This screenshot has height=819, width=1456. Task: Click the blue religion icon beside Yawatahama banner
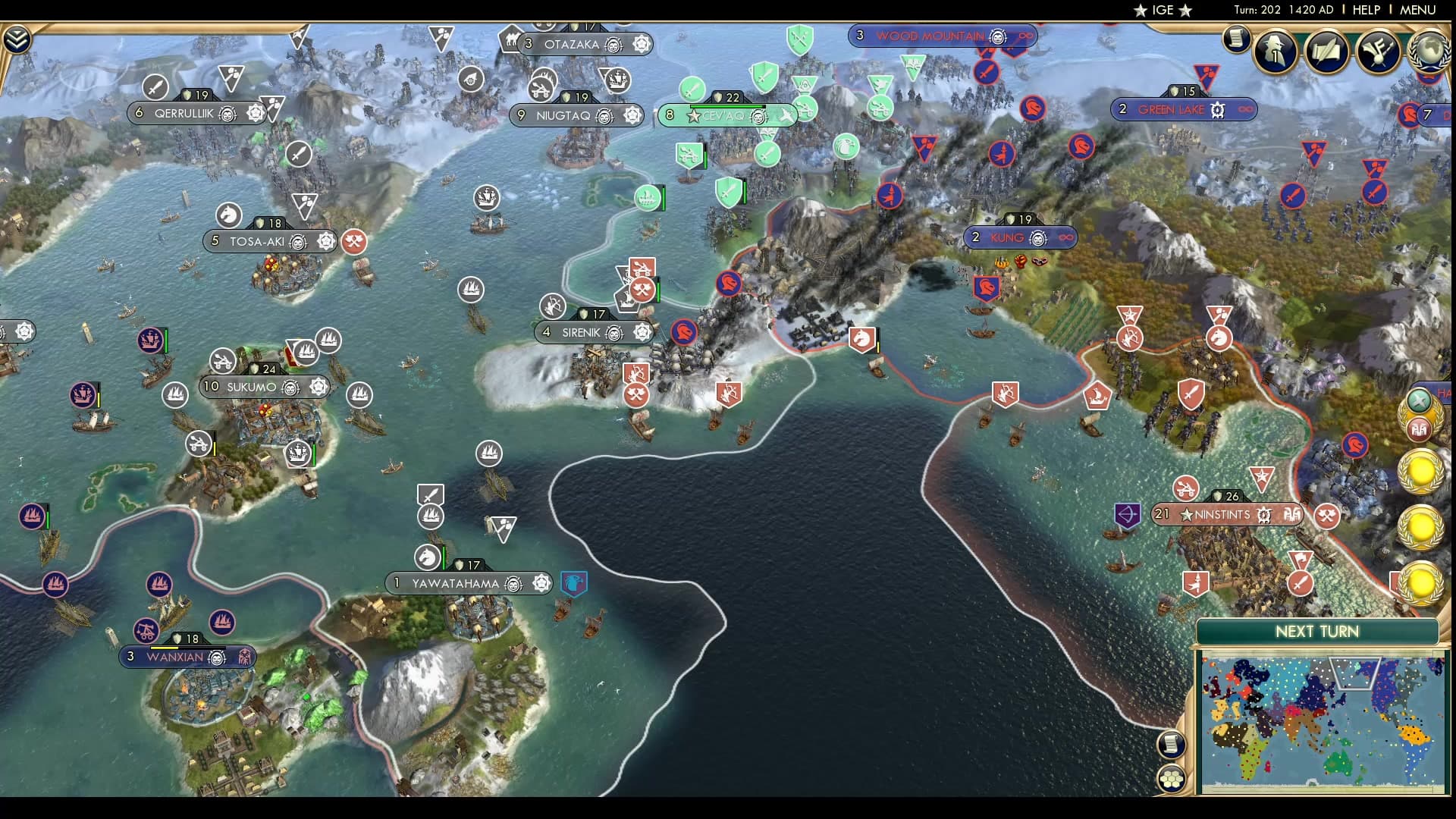573,583
